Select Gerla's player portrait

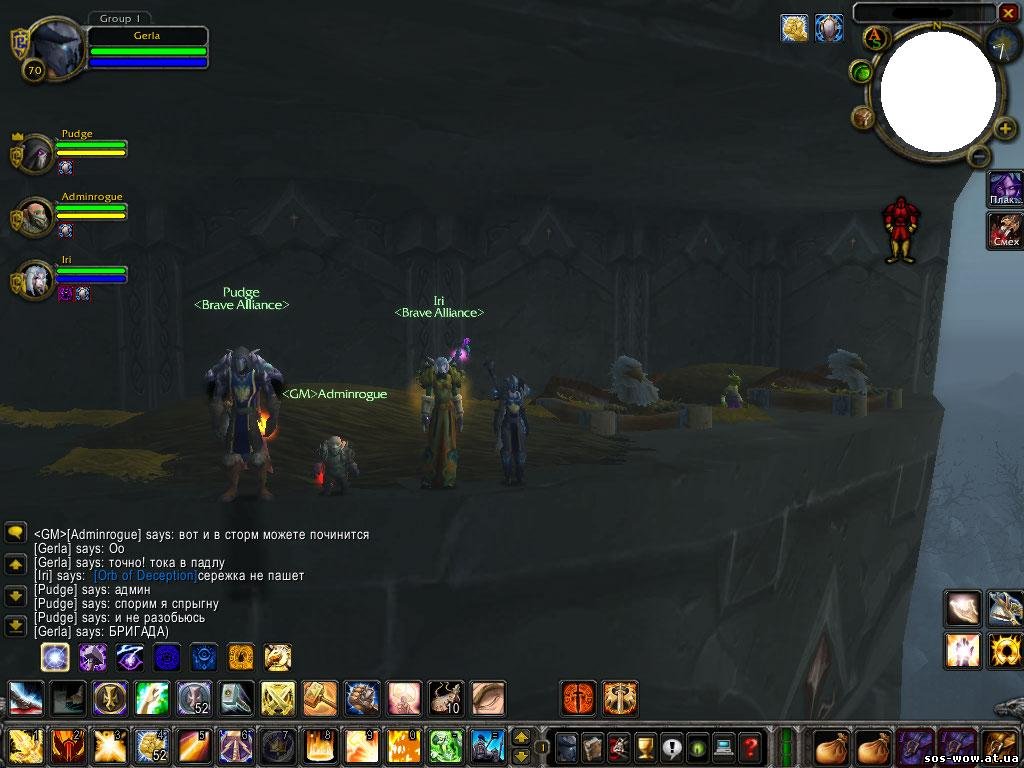click(x=54, y=45)
